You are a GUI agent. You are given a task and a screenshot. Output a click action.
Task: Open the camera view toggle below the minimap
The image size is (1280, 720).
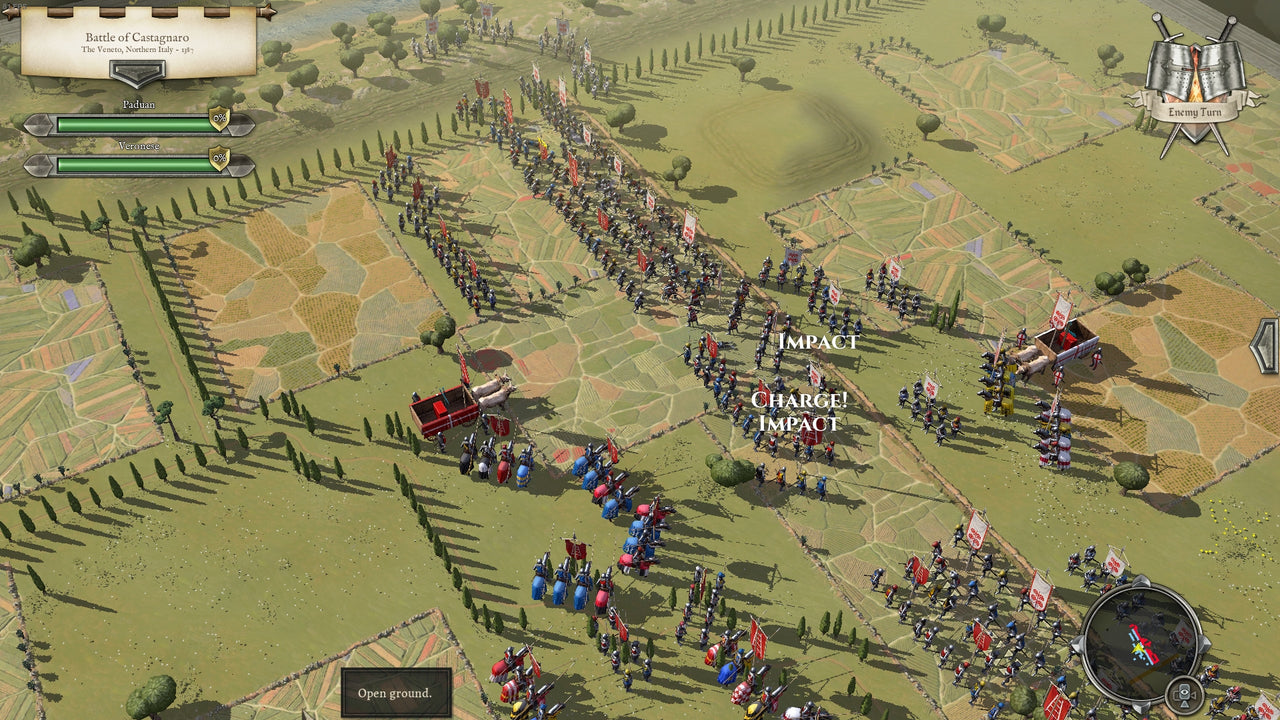[x=1184, y=695]
